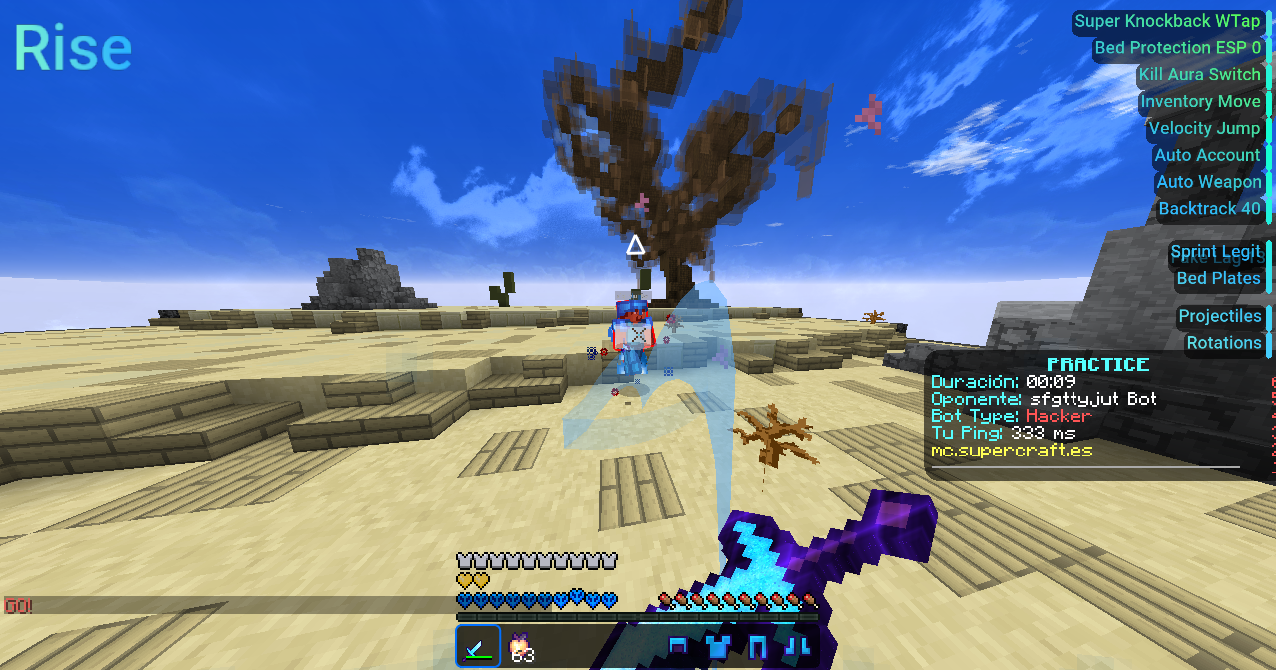Click the Super Knockback WTap module label
The width and height of the screenshot is (1276, 670).
click(1167, 21)
